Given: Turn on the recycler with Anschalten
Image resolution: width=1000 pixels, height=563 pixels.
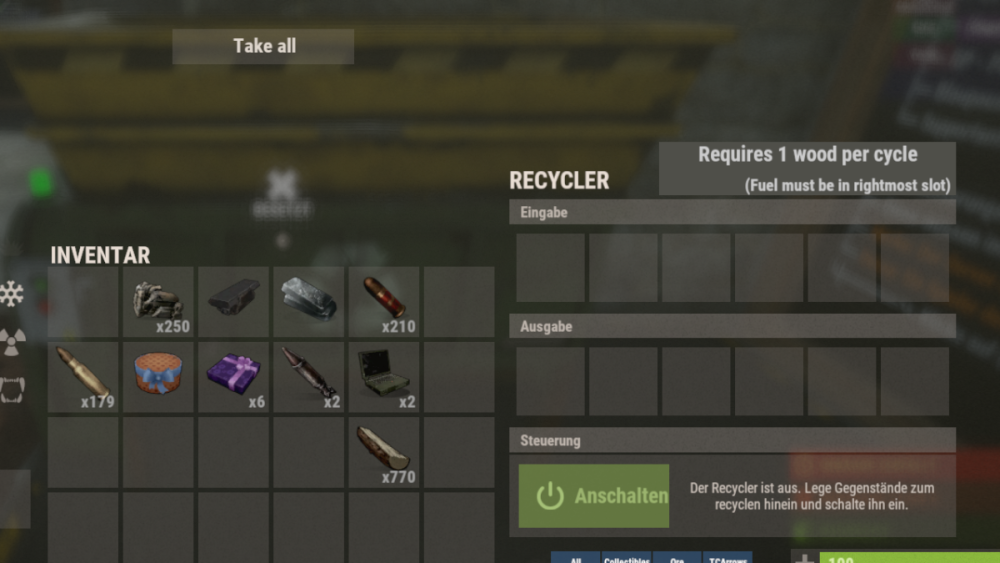Looking at the screenshot, I should point(594,496).
